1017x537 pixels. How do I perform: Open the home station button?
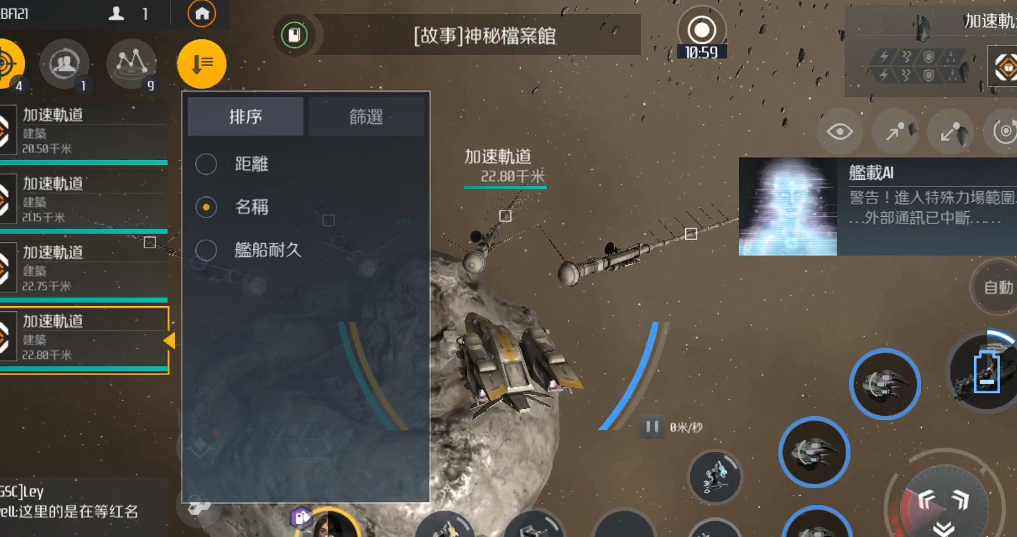point(202,14)
